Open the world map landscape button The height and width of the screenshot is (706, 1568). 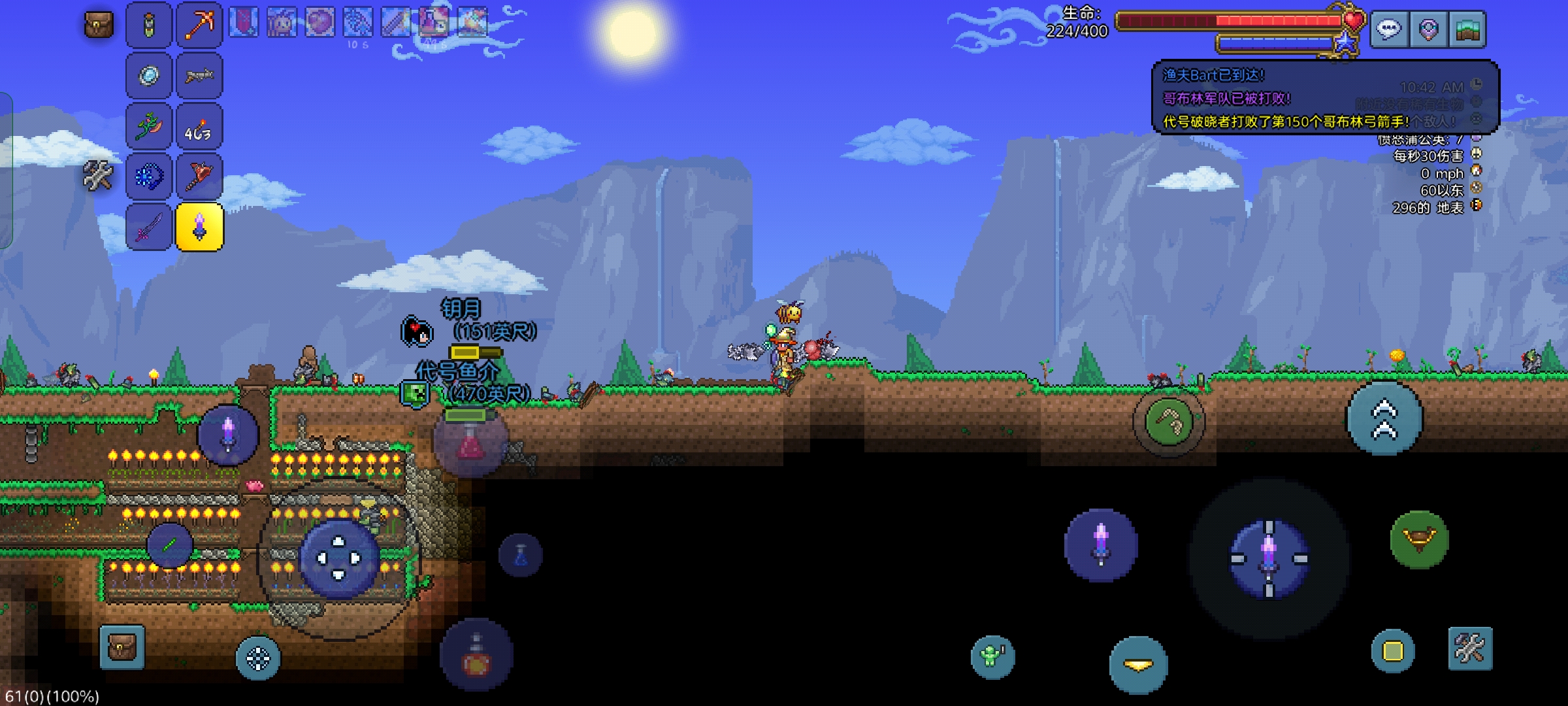point(1467,29)
